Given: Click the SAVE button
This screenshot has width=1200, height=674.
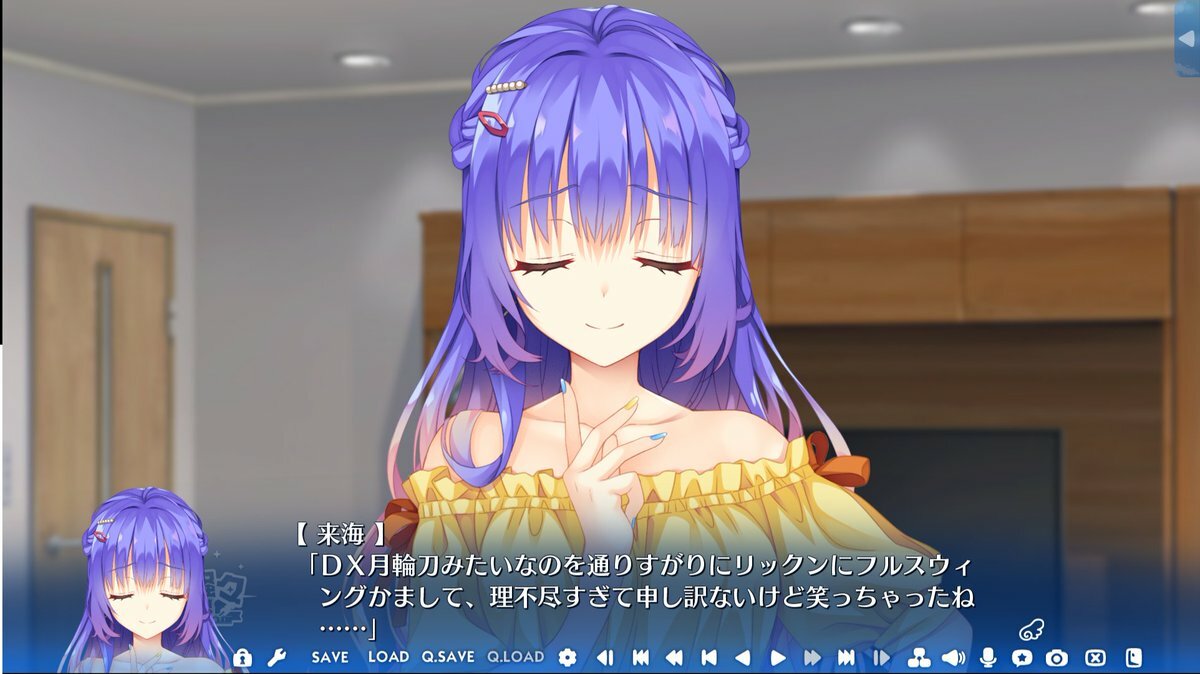Looking at the screenshot, I should click(330, 657).
